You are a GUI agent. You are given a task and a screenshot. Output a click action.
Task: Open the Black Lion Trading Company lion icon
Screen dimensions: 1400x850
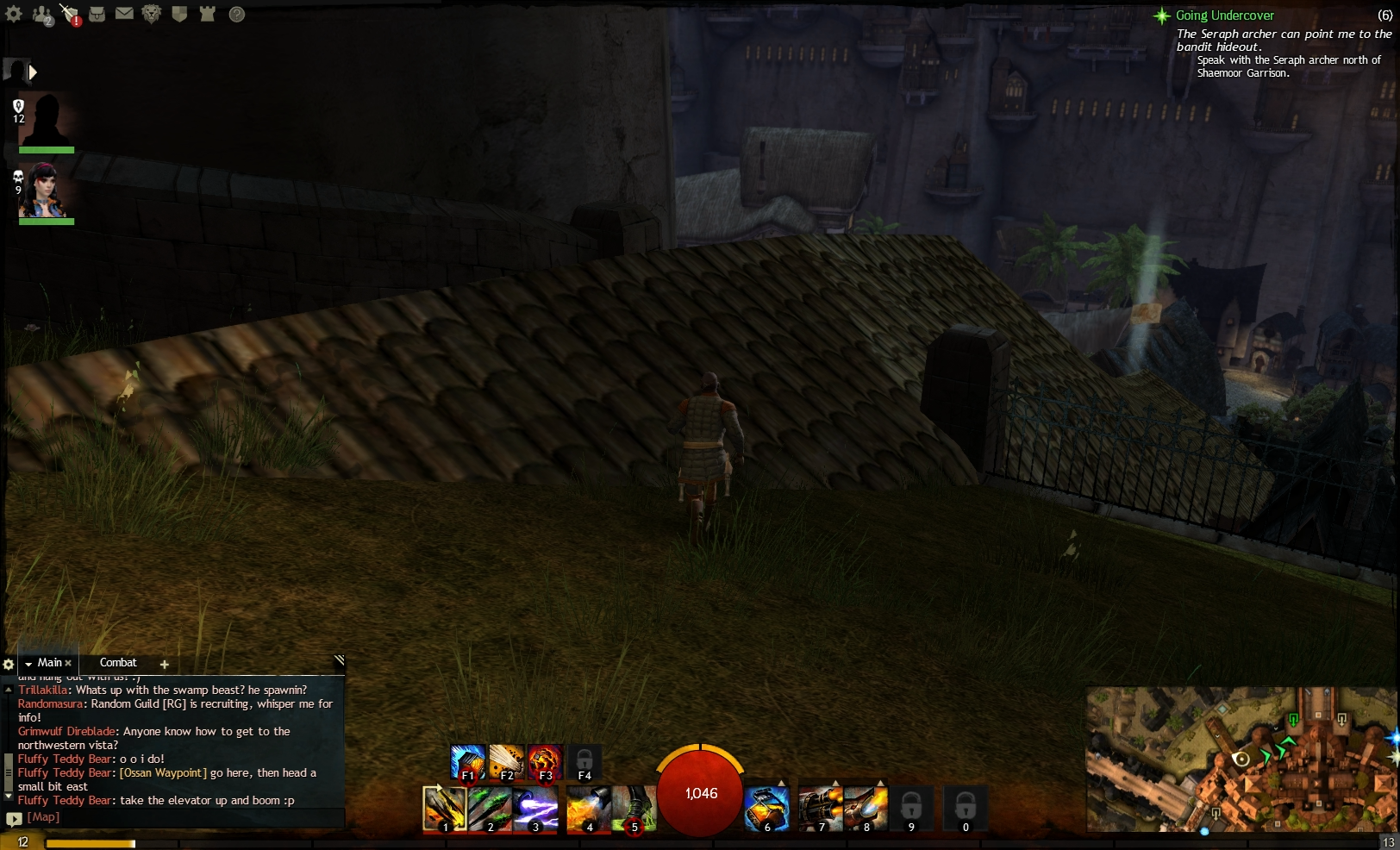click(x=151, y=15)
